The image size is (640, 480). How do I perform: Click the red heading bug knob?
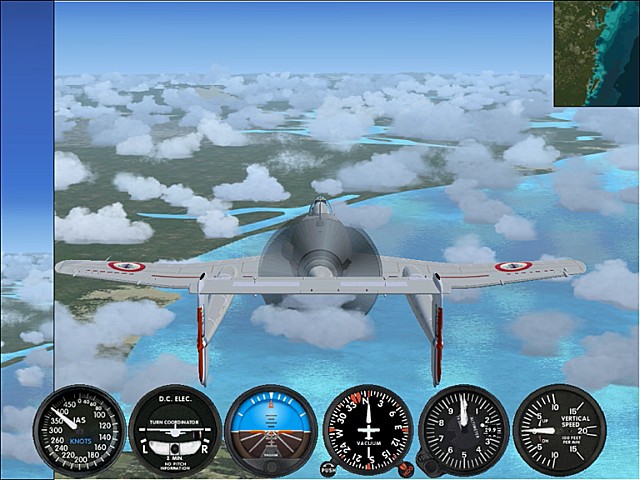click(x=405, y=468)
